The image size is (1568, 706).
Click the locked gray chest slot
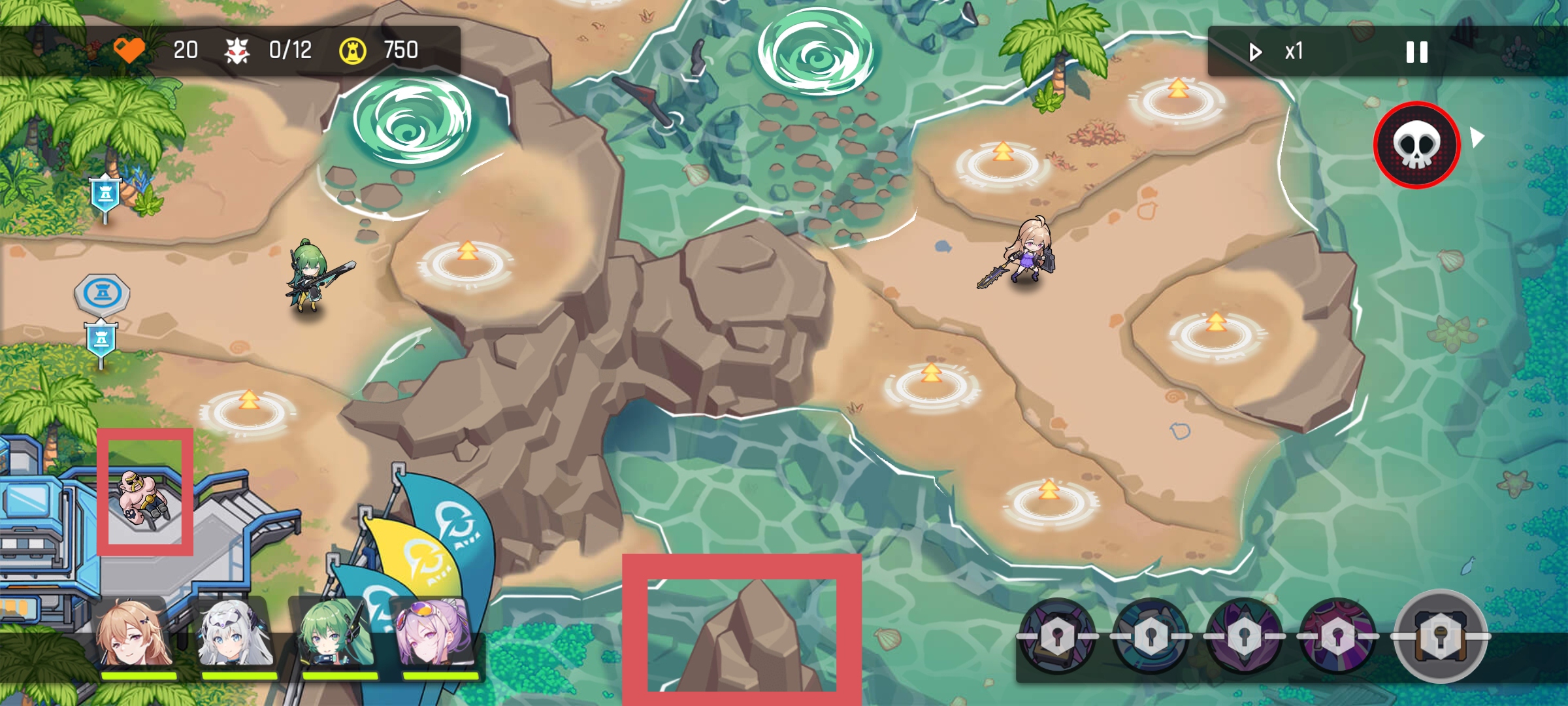click(x=1441, y=635)
